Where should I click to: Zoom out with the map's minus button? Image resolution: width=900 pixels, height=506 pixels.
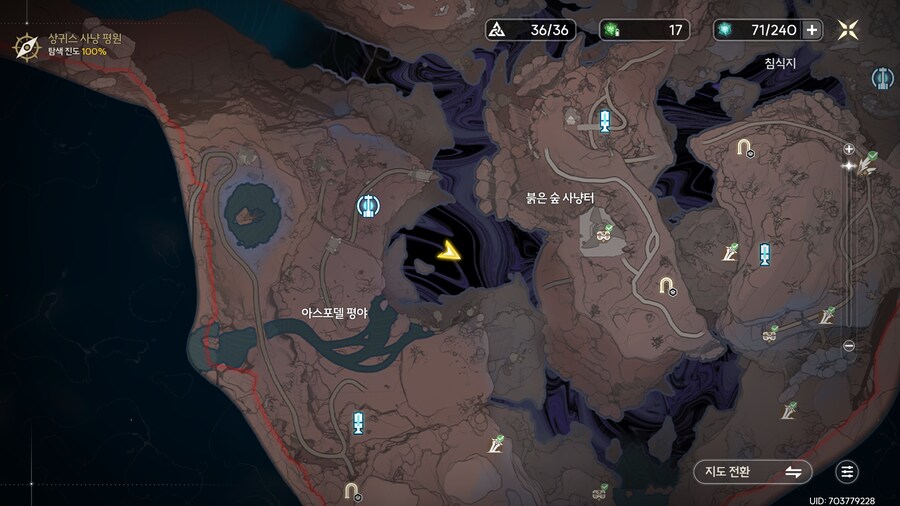click(x=849, y=346)
